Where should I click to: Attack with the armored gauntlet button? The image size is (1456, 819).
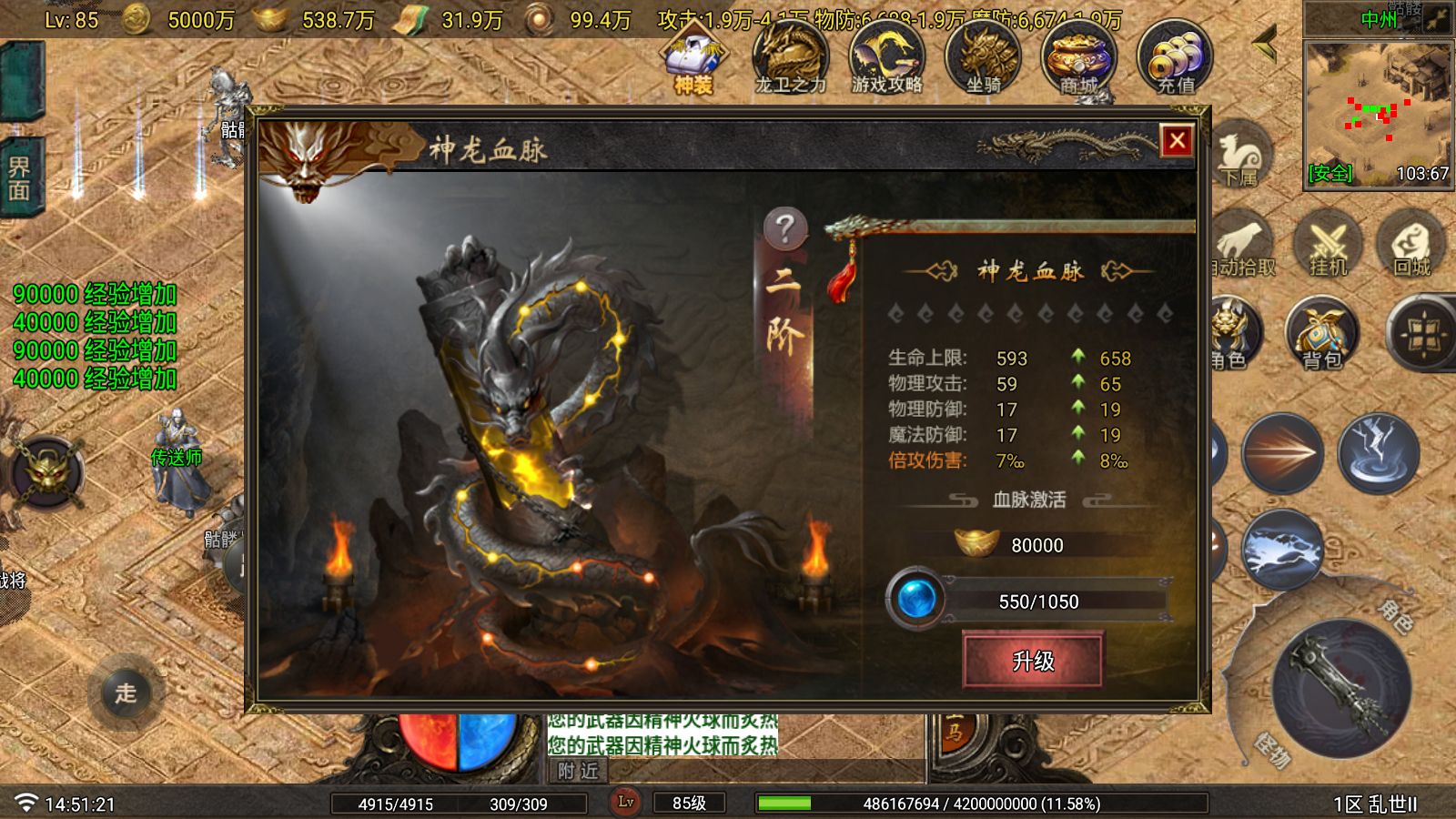pos(1341,687)
